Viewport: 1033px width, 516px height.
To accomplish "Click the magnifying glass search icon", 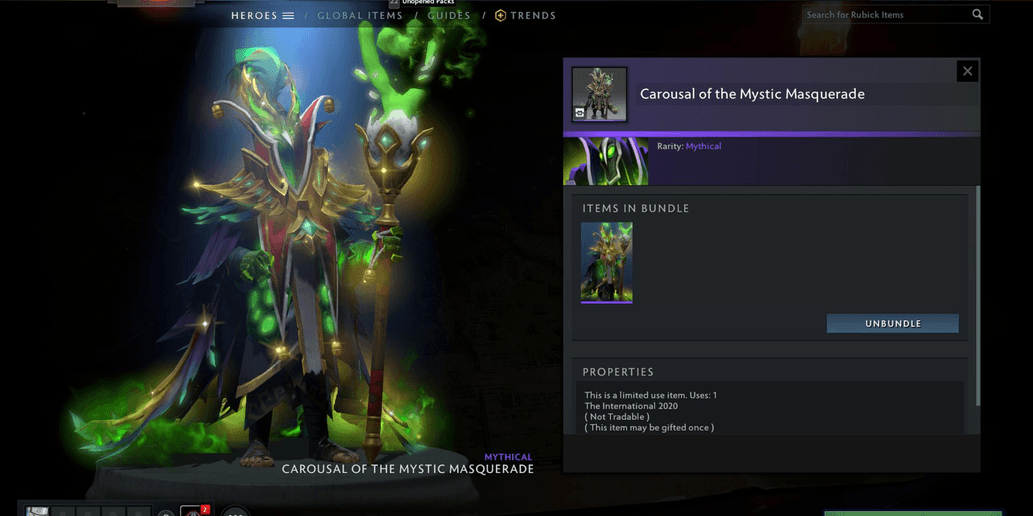I will tap(978, 15).
